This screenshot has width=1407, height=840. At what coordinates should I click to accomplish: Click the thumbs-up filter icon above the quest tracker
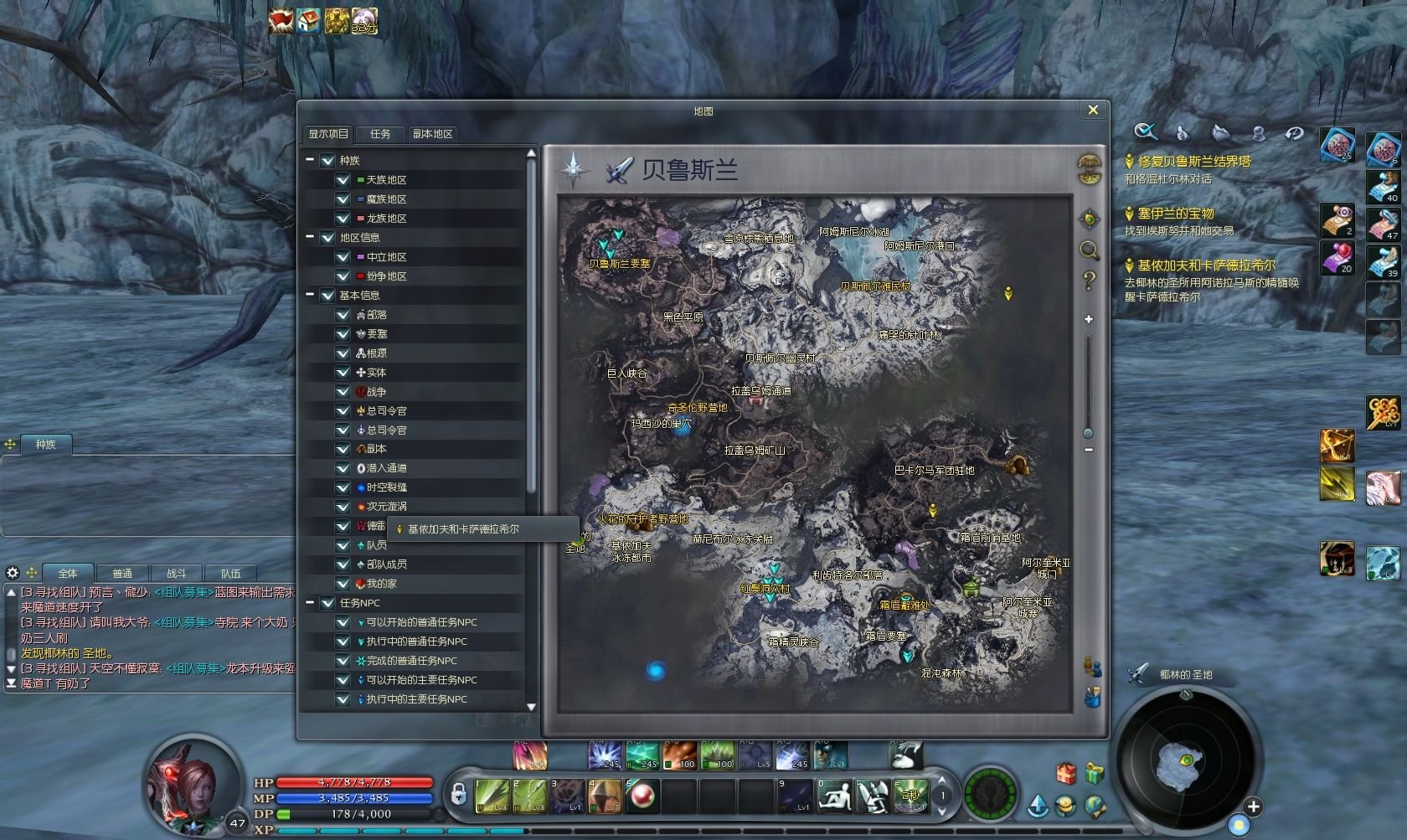(x=1183, y=133)
